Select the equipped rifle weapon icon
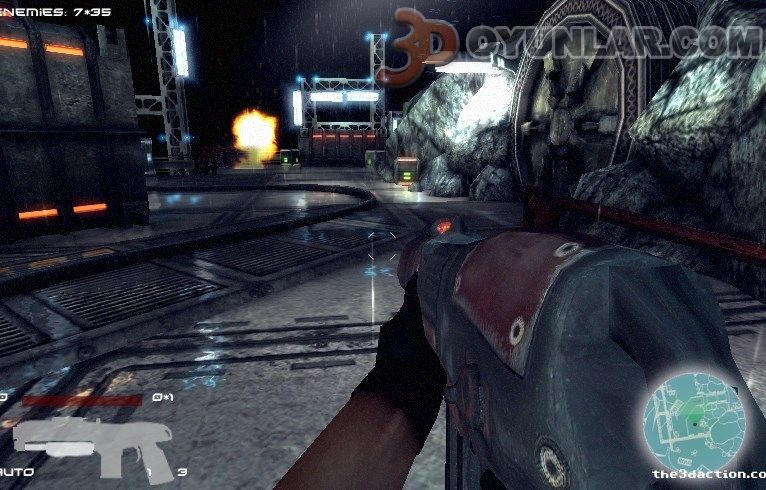The width and height of the screenshot is (766, 490). pos(93,441)
